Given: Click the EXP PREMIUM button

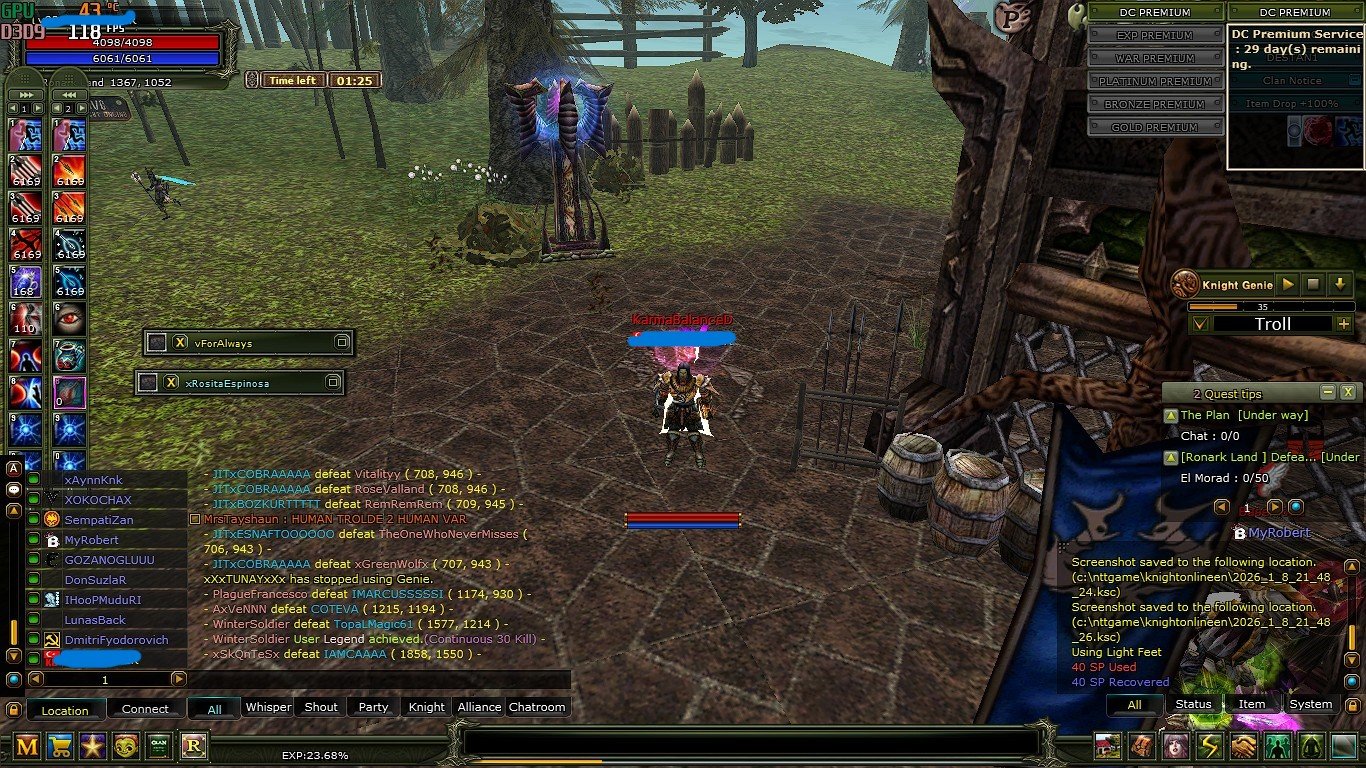Looking at the screenshot, I should pos(1156,34).
